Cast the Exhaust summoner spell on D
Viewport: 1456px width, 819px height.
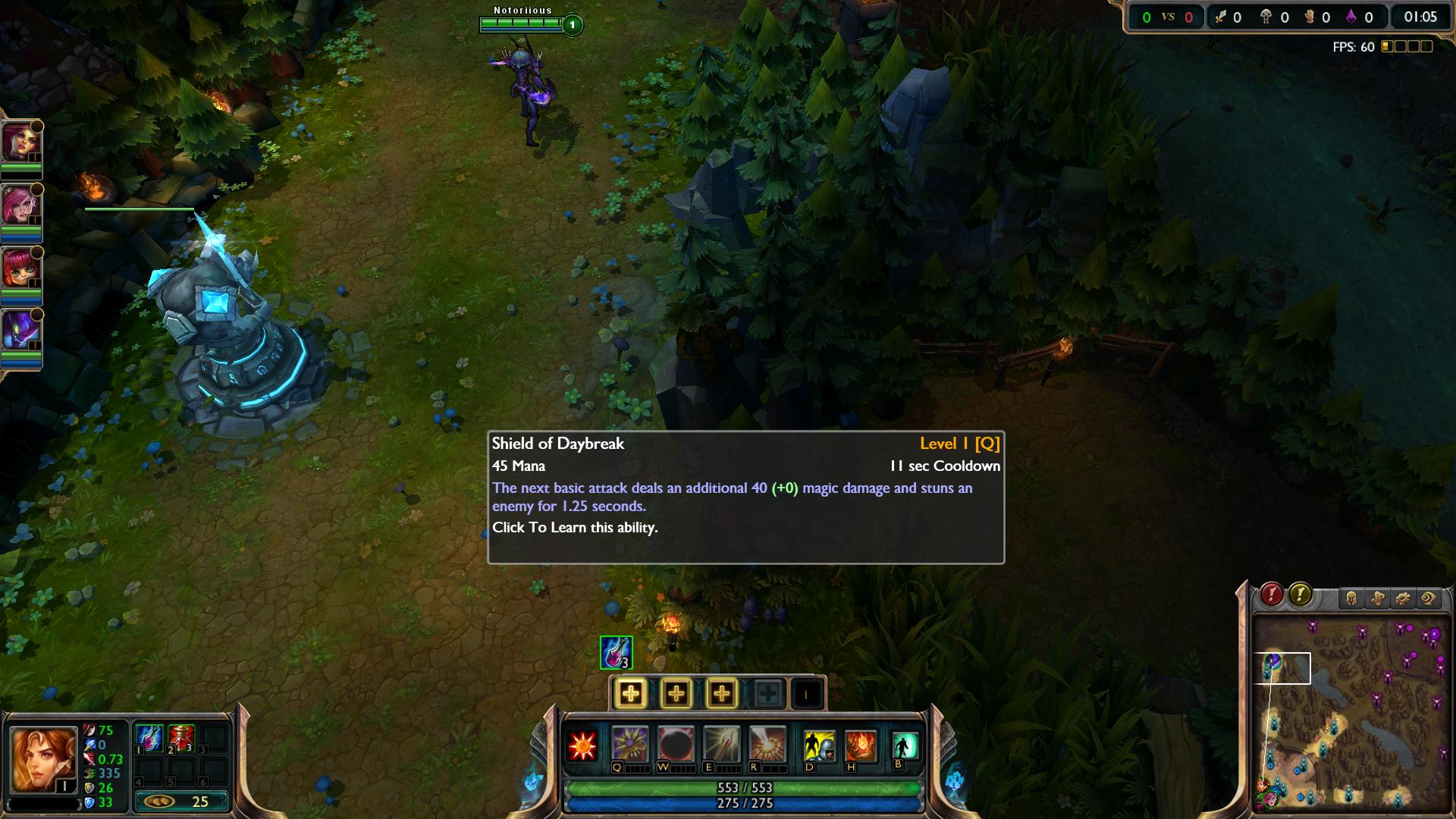click(819, 745)
